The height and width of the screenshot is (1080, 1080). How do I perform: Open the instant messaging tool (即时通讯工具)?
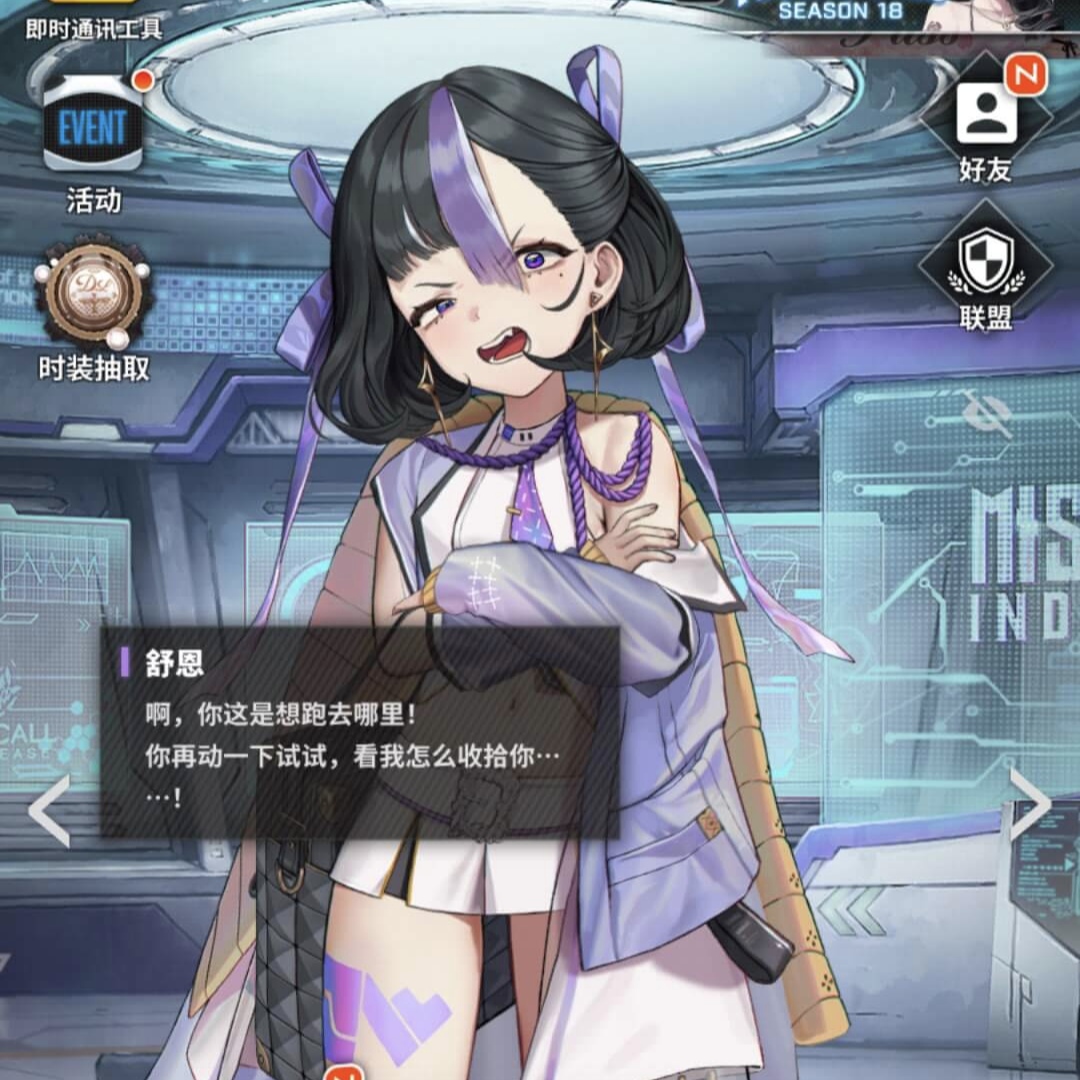click(x=93, y=20)
